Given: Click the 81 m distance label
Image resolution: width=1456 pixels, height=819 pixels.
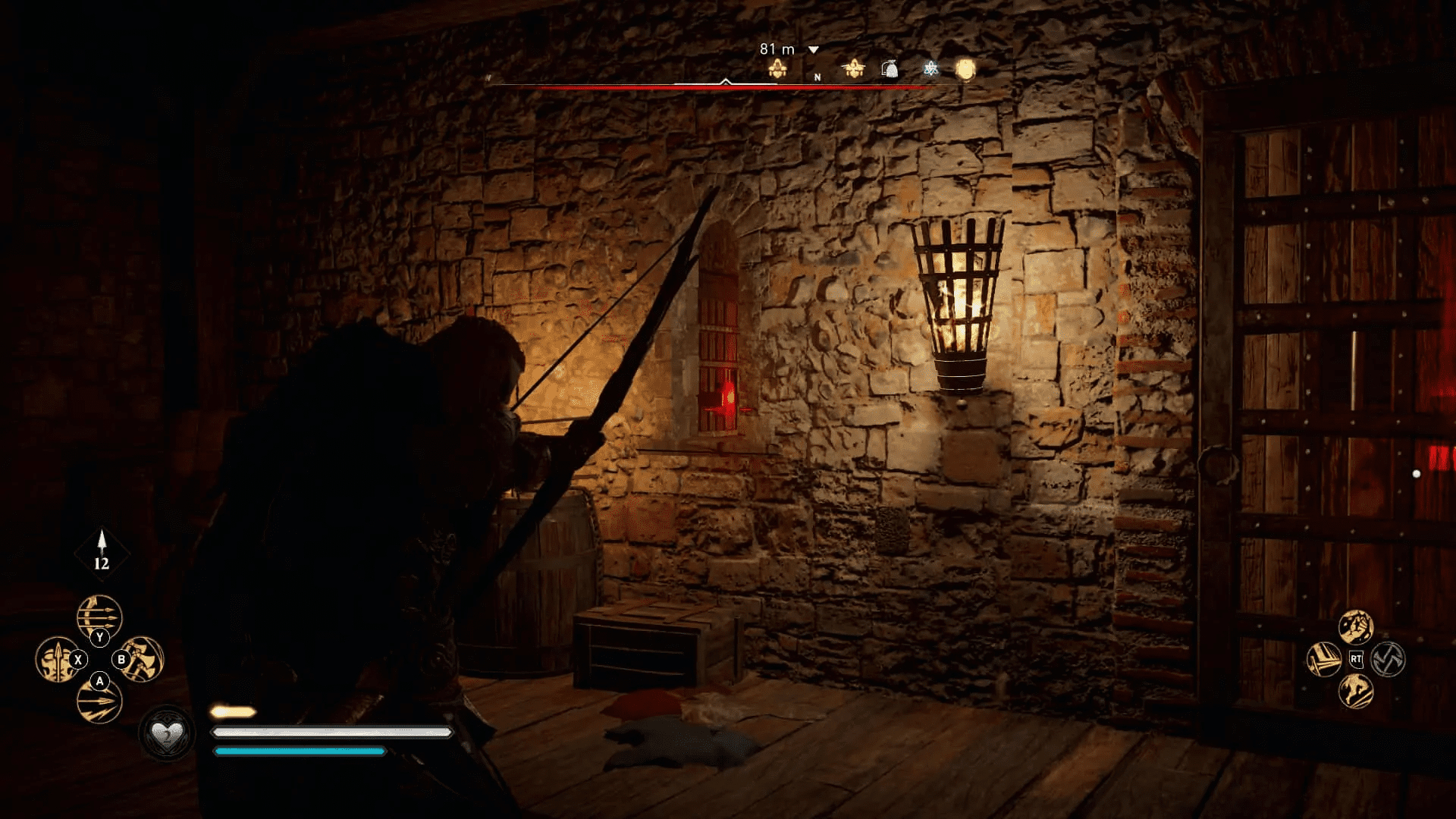Looking at the screenshot, I should (x=777, y=49).
